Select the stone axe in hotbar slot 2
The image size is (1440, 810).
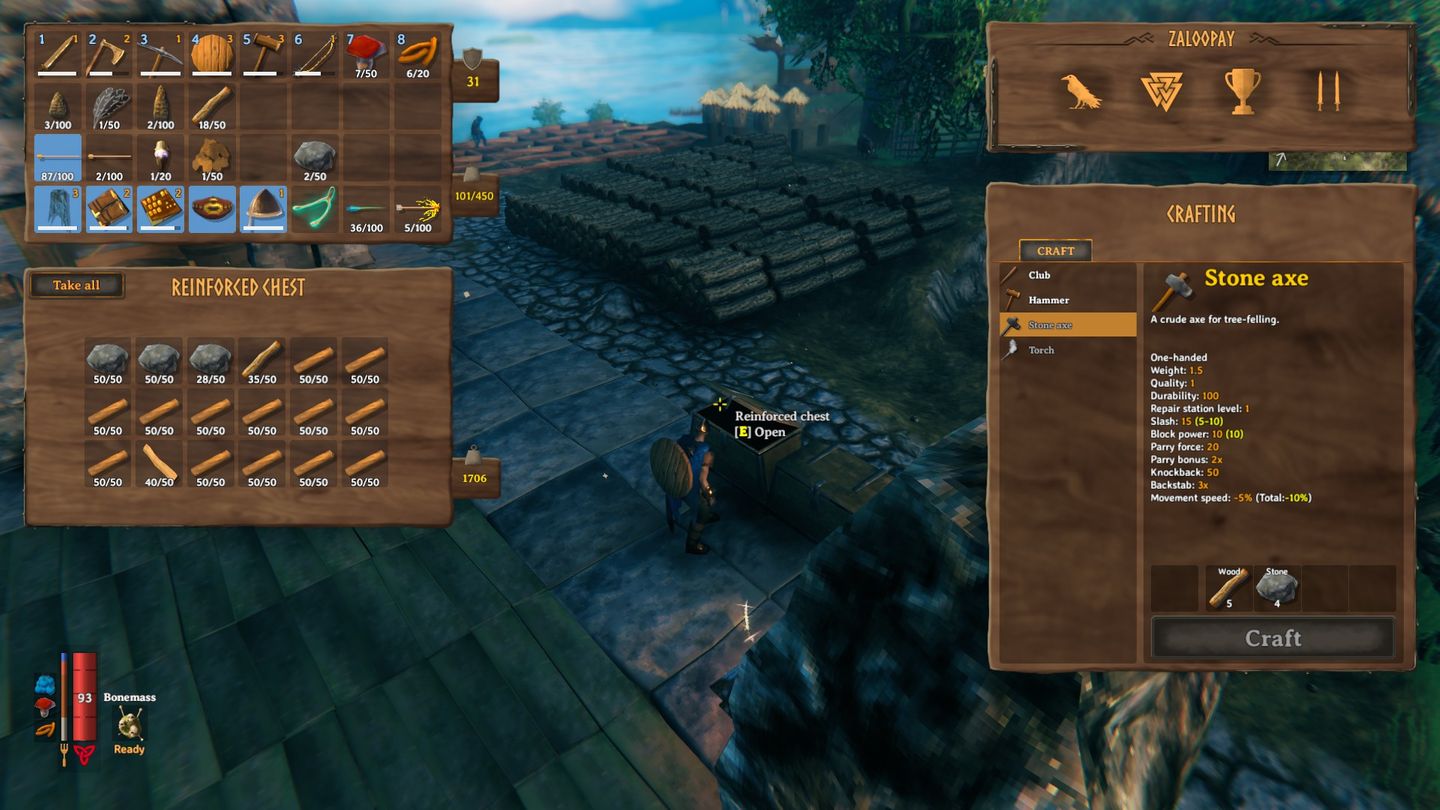pyautogui.click(x=109, y=52)
